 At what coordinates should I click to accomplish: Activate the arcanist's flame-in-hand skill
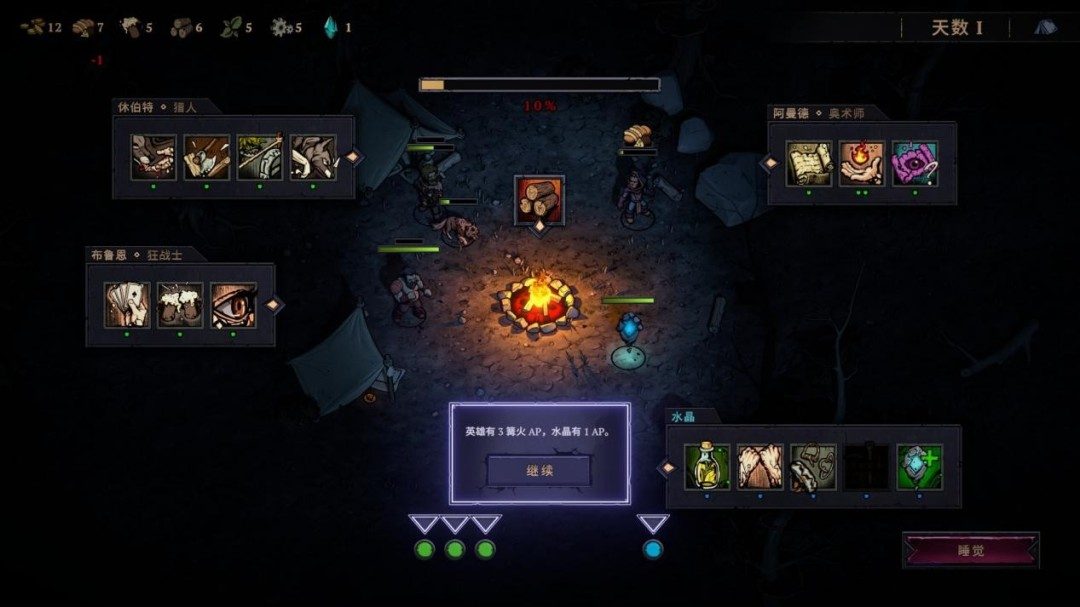tap(862, 164)
